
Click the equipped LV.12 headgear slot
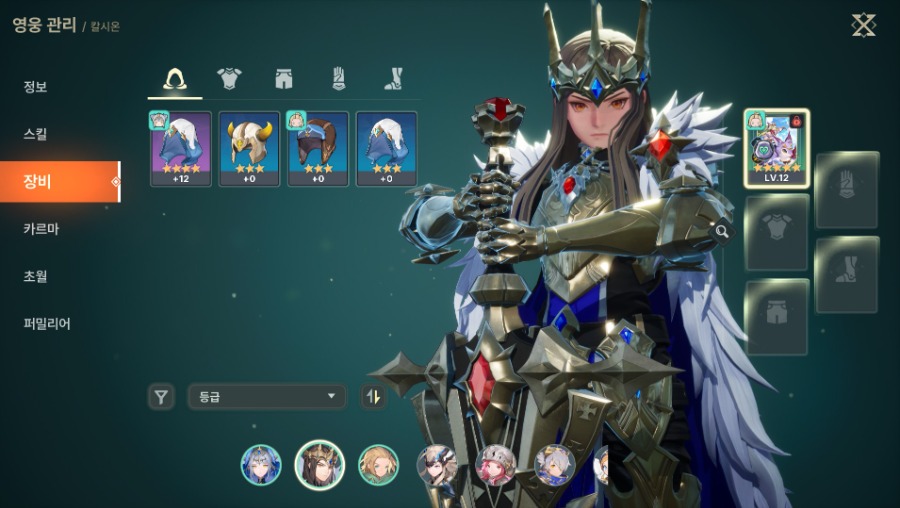pos(776,148)
